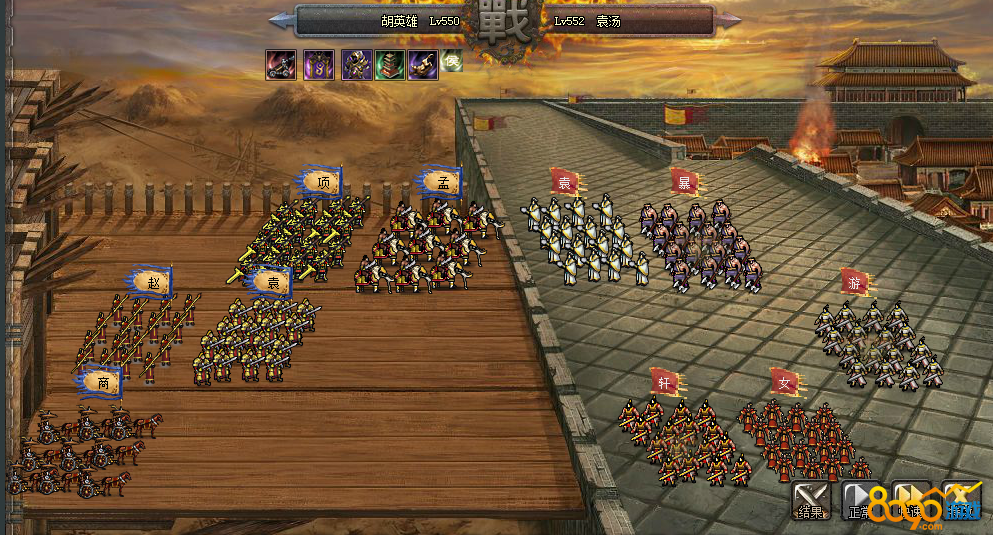The width and height of the screenshot is (993, 535).
Task: Click the rightmost X button beside fast speed
Action: (x=961, y=499)
